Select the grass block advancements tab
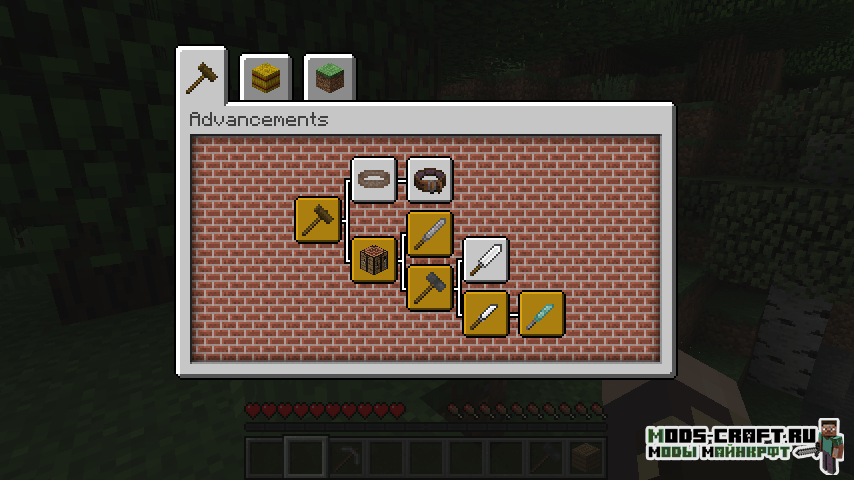Viewport: 854px width, 480px height. point(328,79)
